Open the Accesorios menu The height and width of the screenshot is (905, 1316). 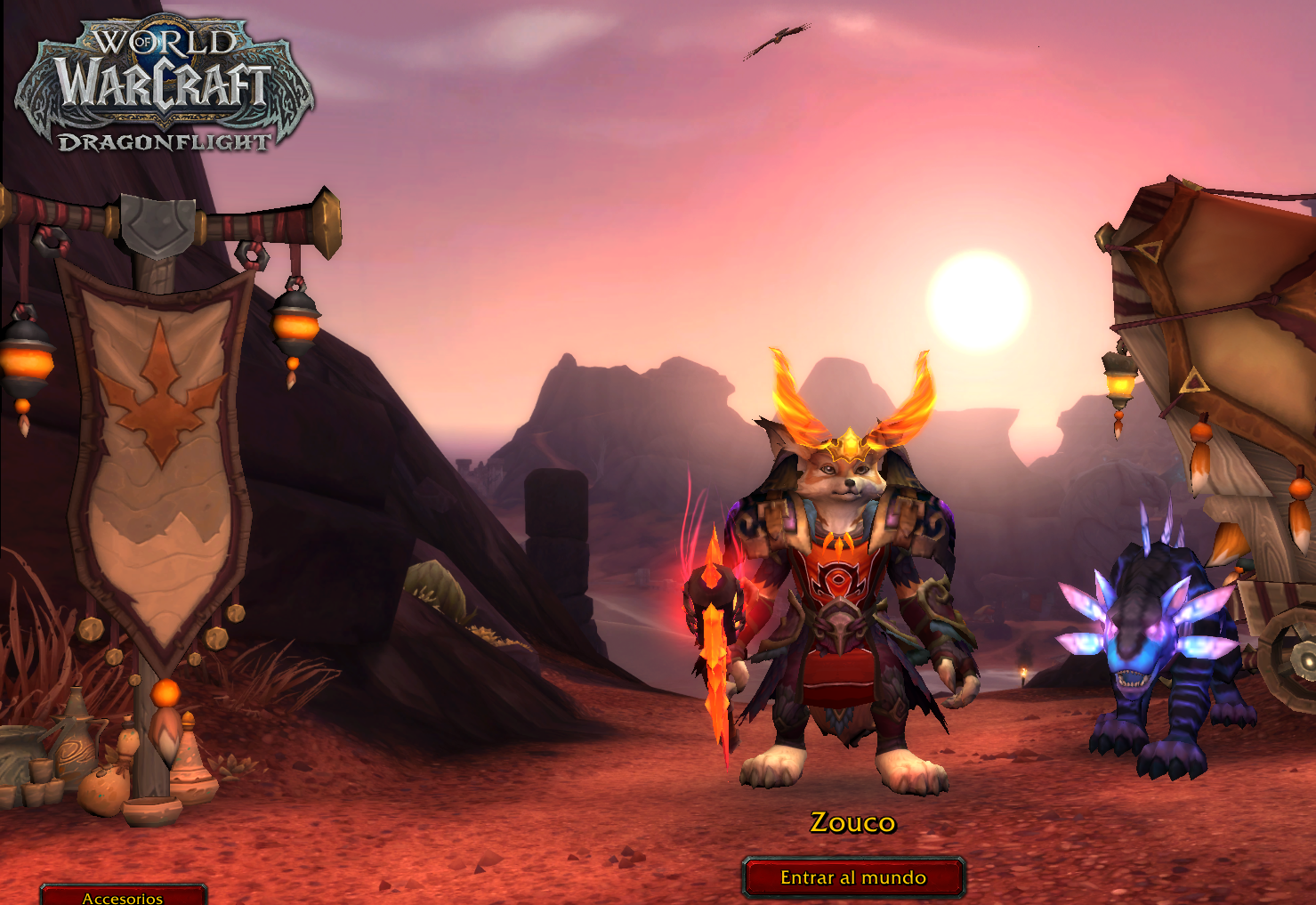tap(123, 896)
